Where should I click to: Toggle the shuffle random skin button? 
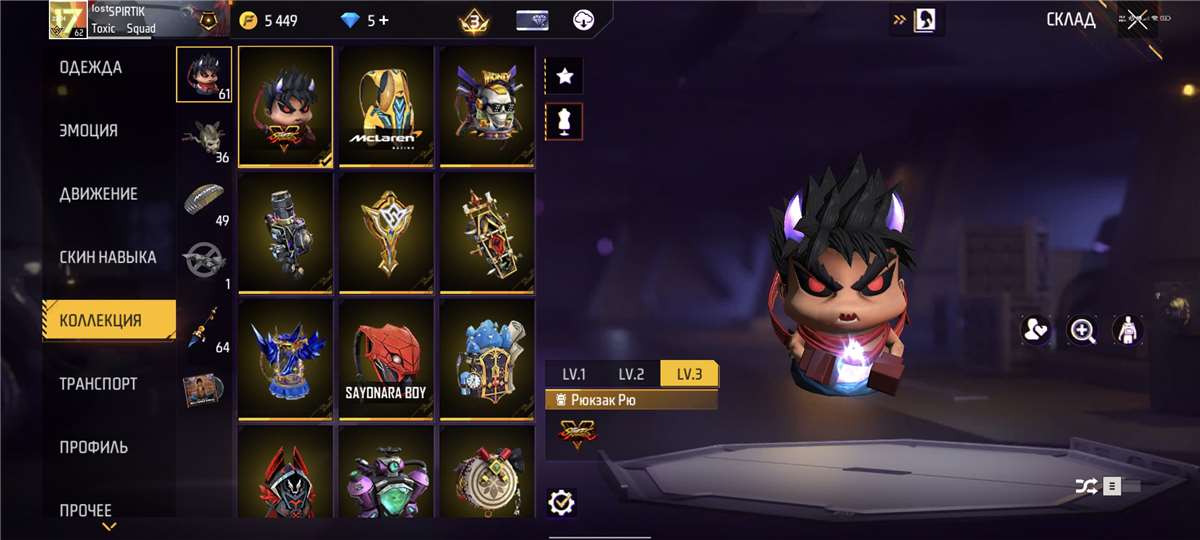tap(1086, 486)
